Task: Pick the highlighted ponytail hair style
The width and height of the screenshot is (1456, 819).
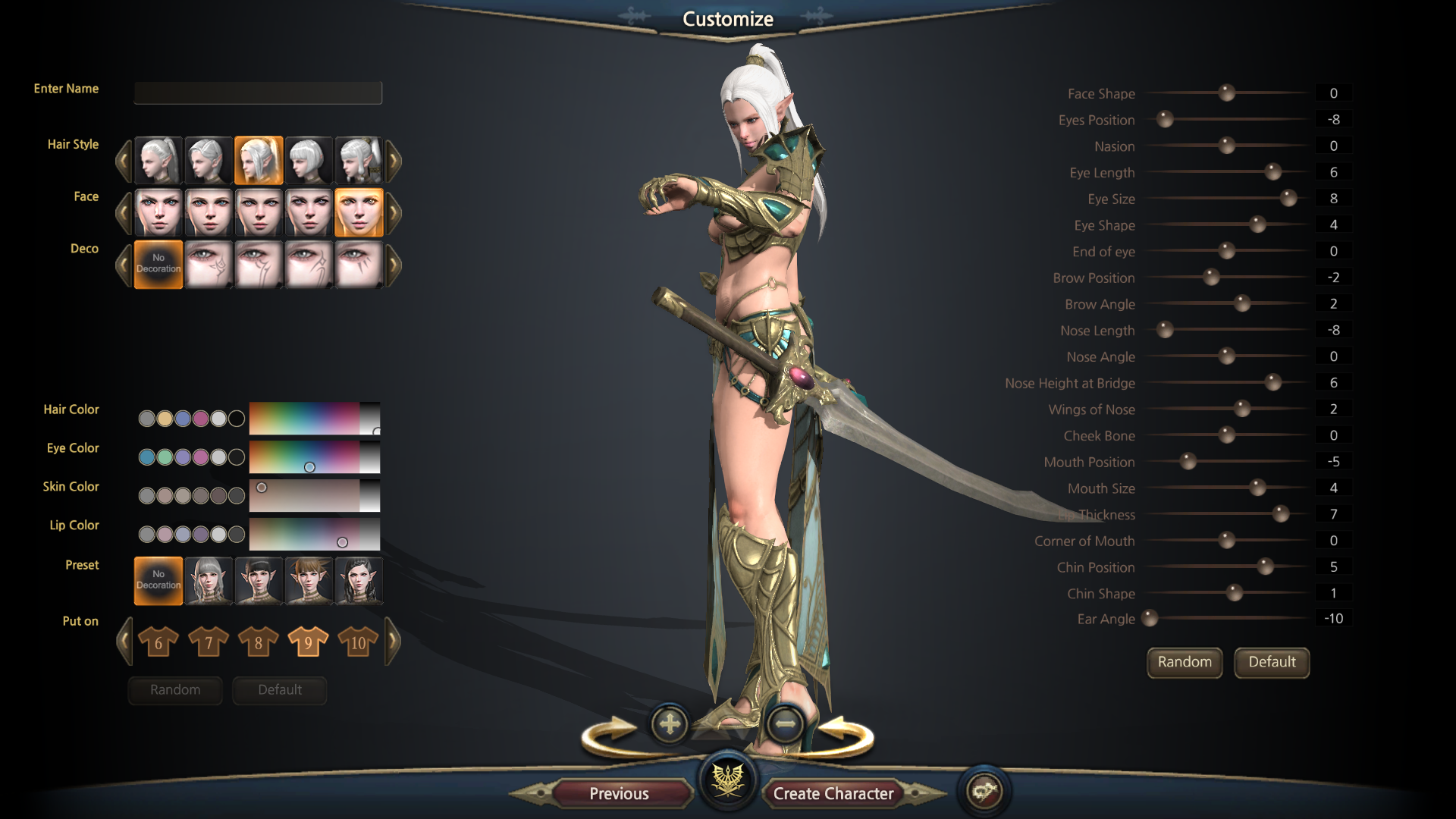Action: click(259, 160)
